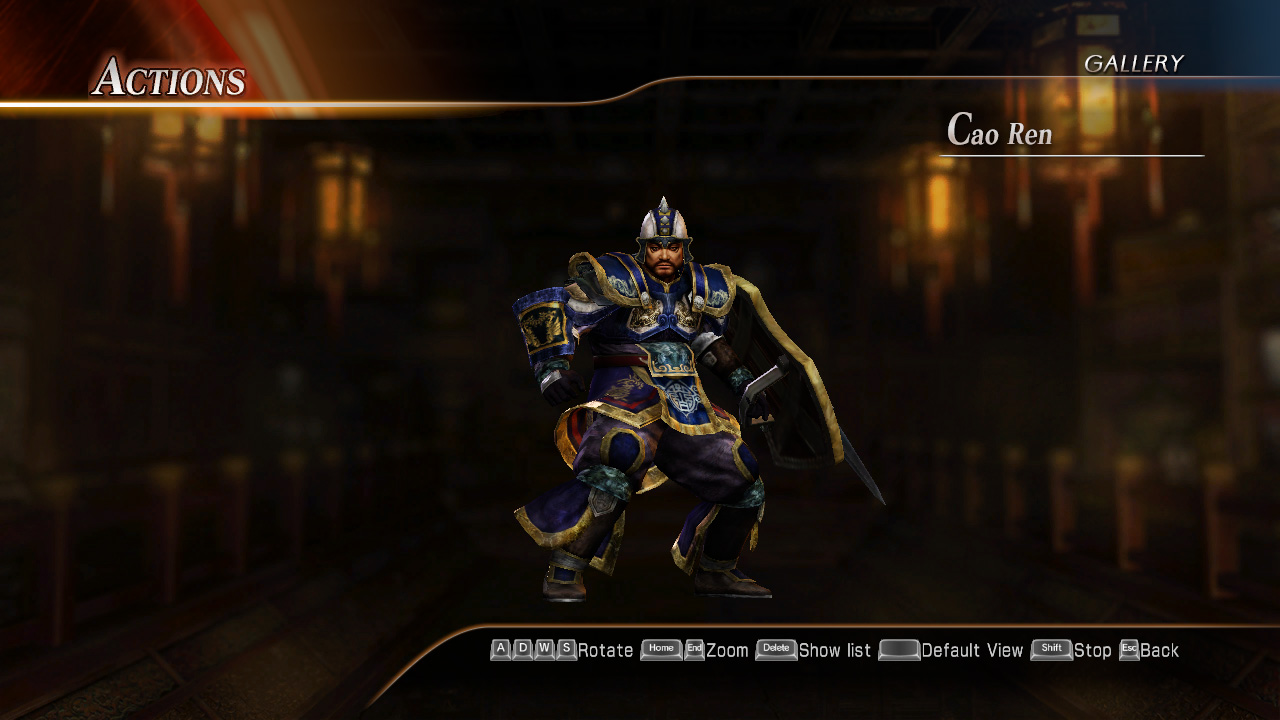Image resolution: width=1280 pixels, height=720 pixels.
Task: Open the Gallery tab in the top right
Action: tap(1135, 63)
